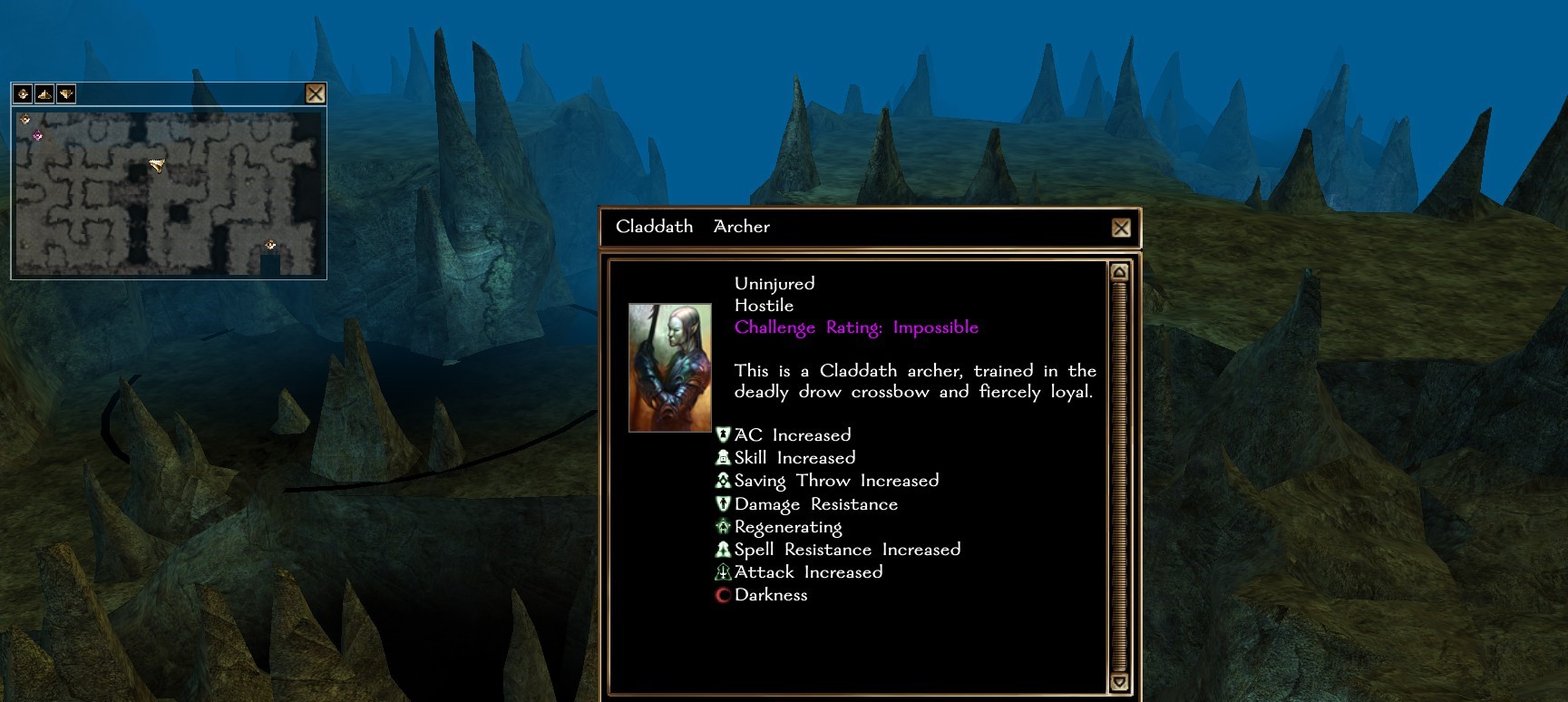1568x702 pixels.
Task: Select the Skill Increased effect icon
Action: point(723,458)
